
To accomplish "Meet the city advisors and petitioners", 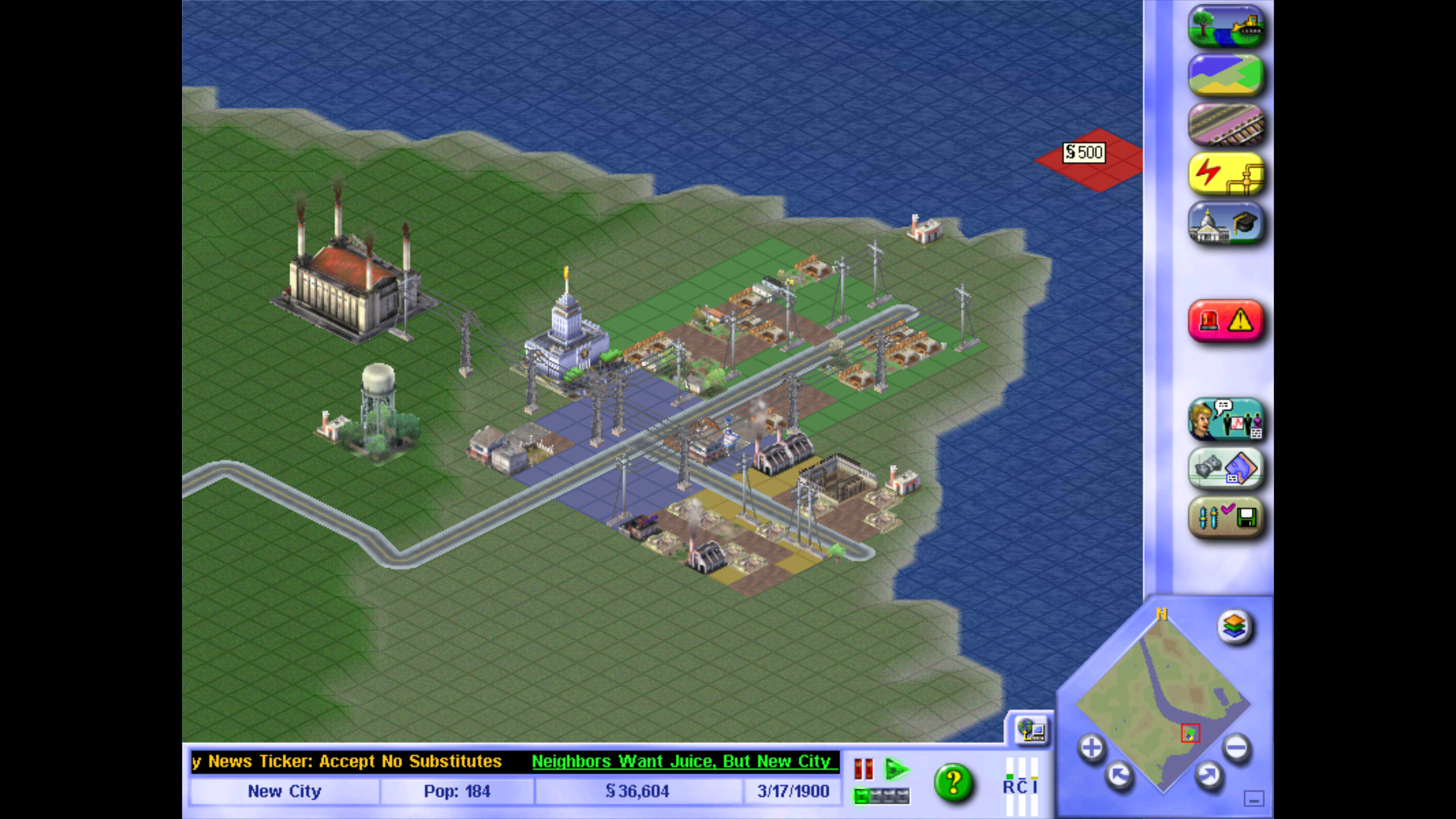I will coord(1226,420).
